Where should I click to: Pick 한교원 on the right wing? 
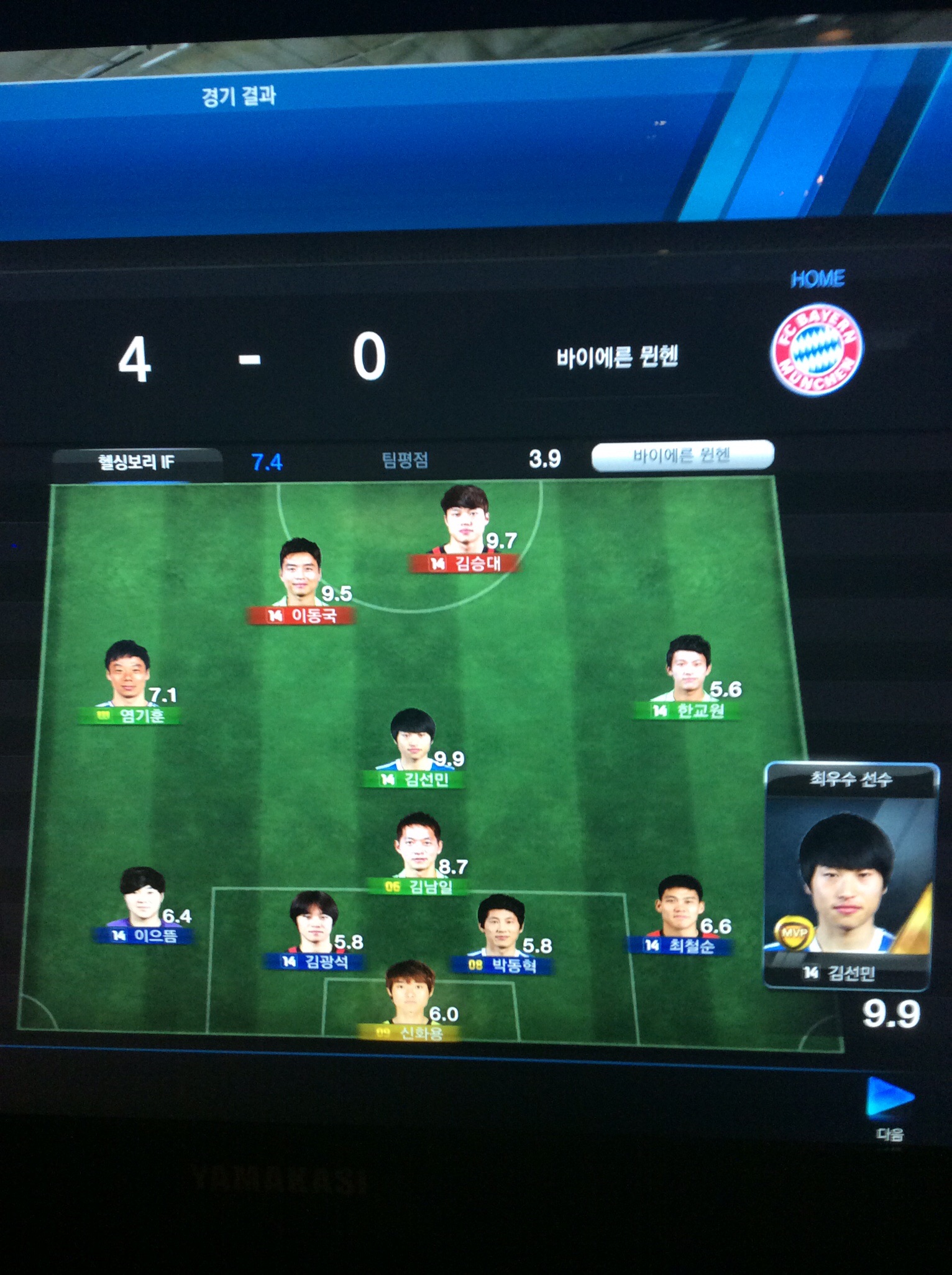pos(688,676)
